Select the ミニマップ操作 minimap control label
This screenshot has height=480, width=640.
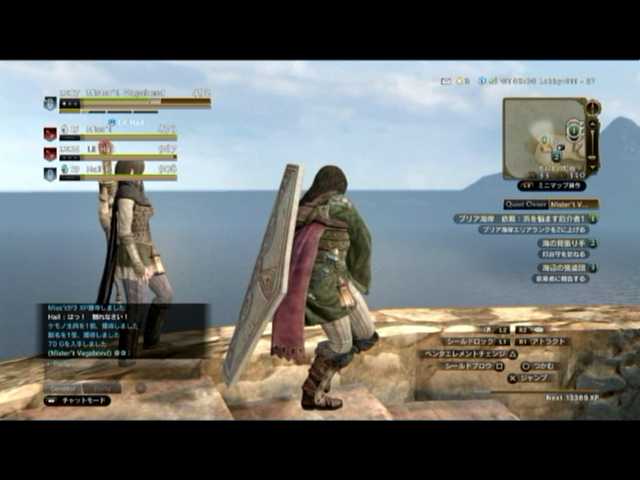(551, 185)
